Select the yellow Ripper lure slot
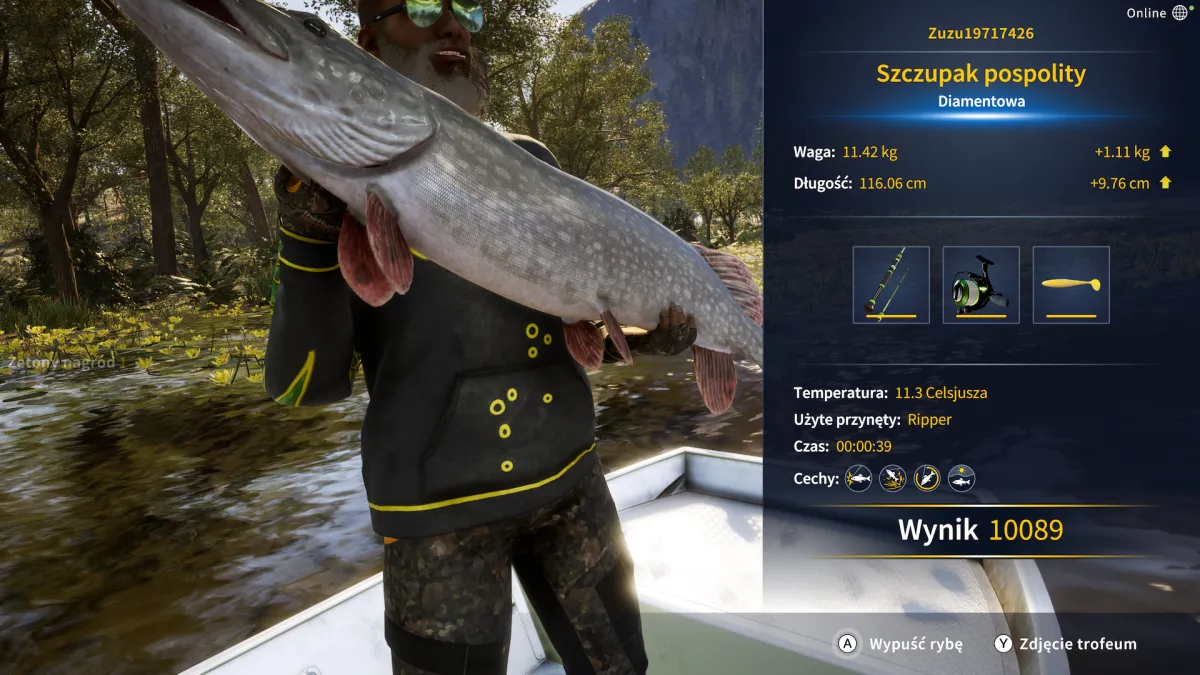 pyautogui.click(x=1071, y=285)
